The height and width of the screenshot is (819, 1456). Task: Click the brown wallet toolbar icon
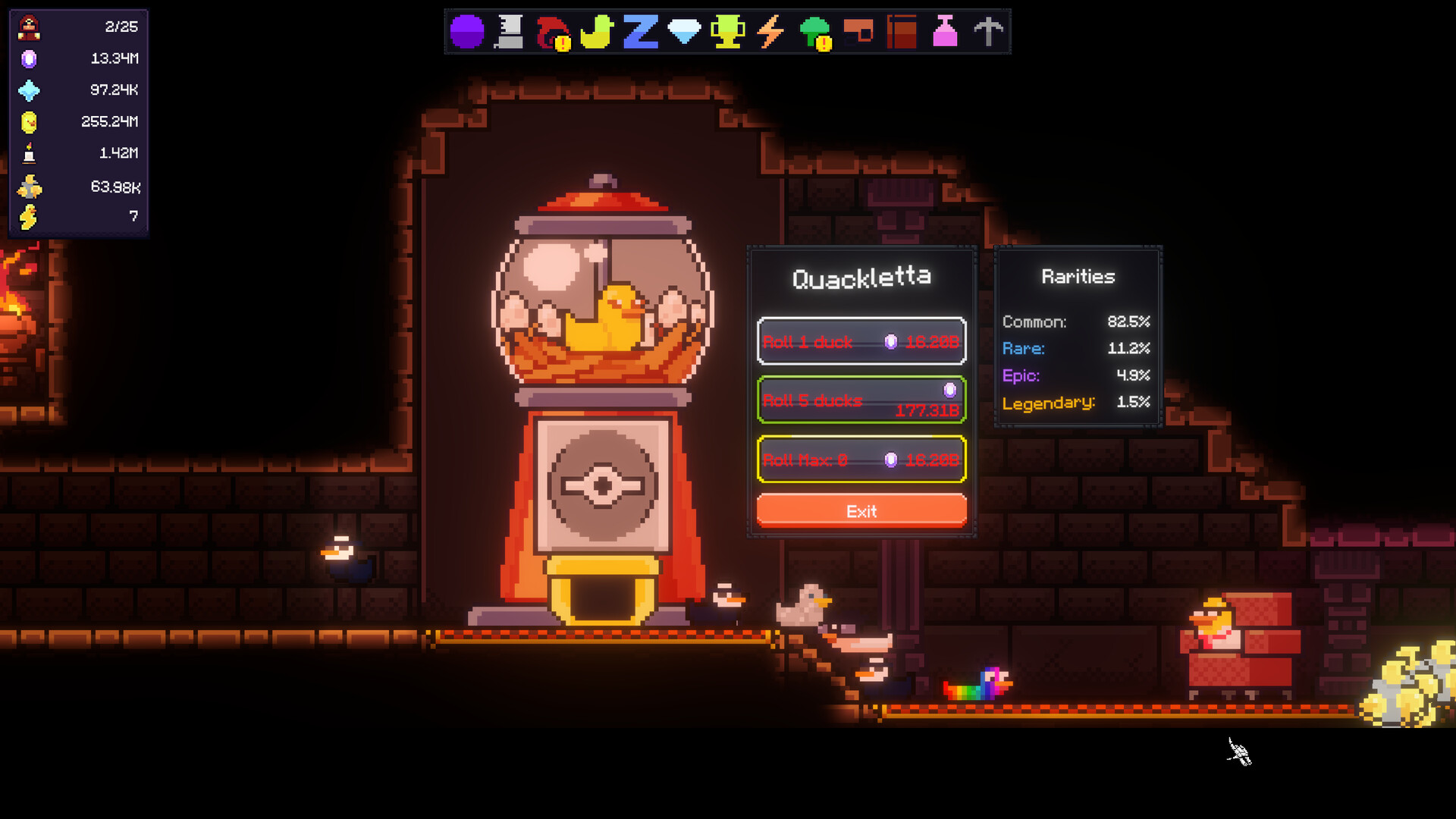tap(858, 30)
